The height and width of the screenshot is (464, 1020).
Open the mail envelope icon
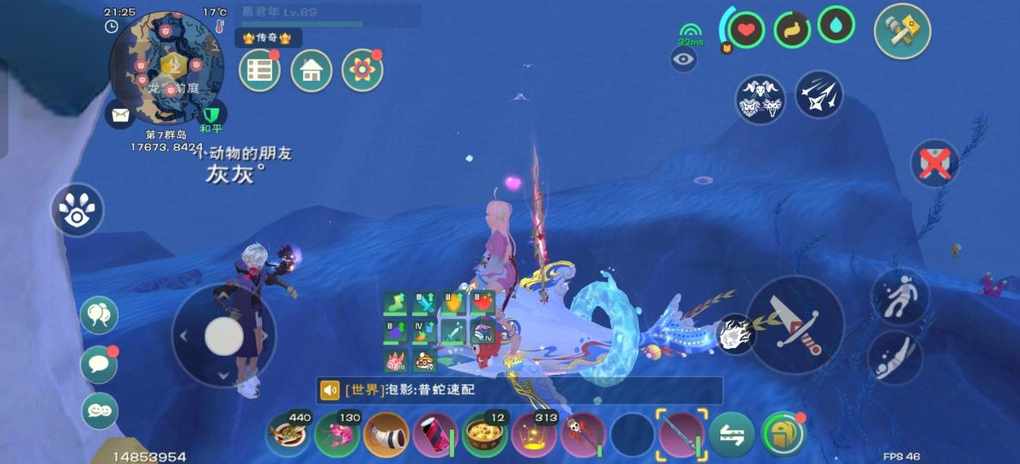click(121, 115)
